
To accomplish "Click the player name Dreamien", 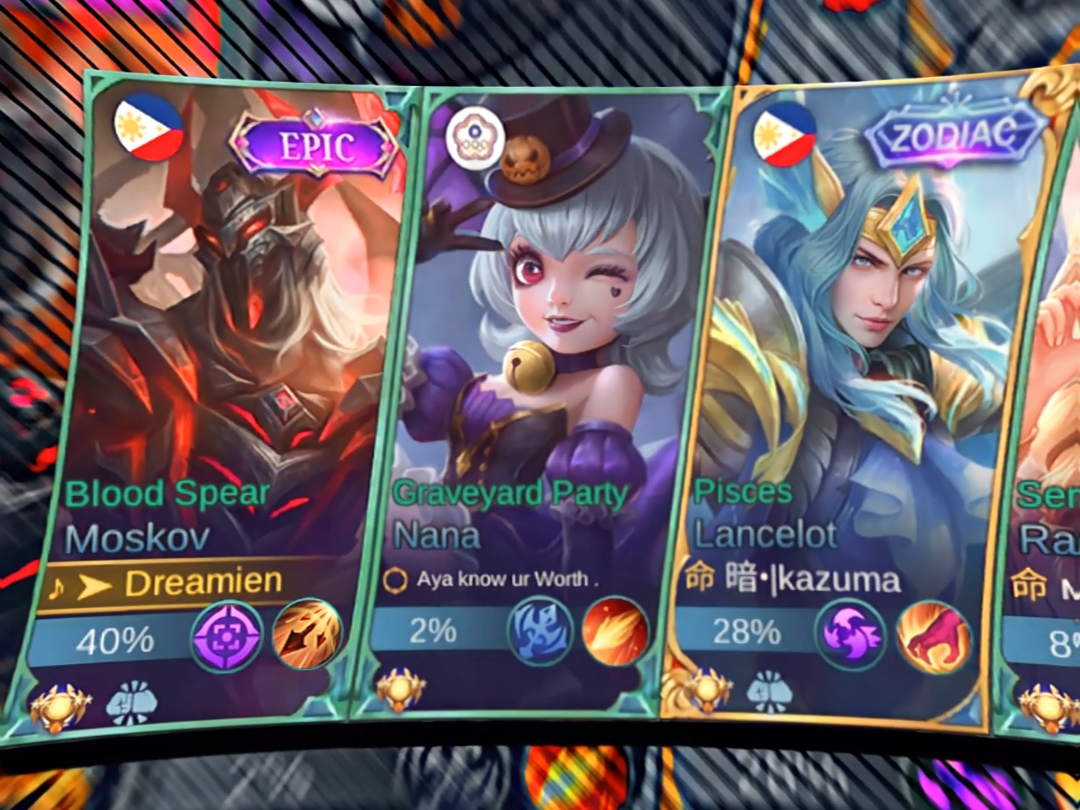I will pos(203,582).
